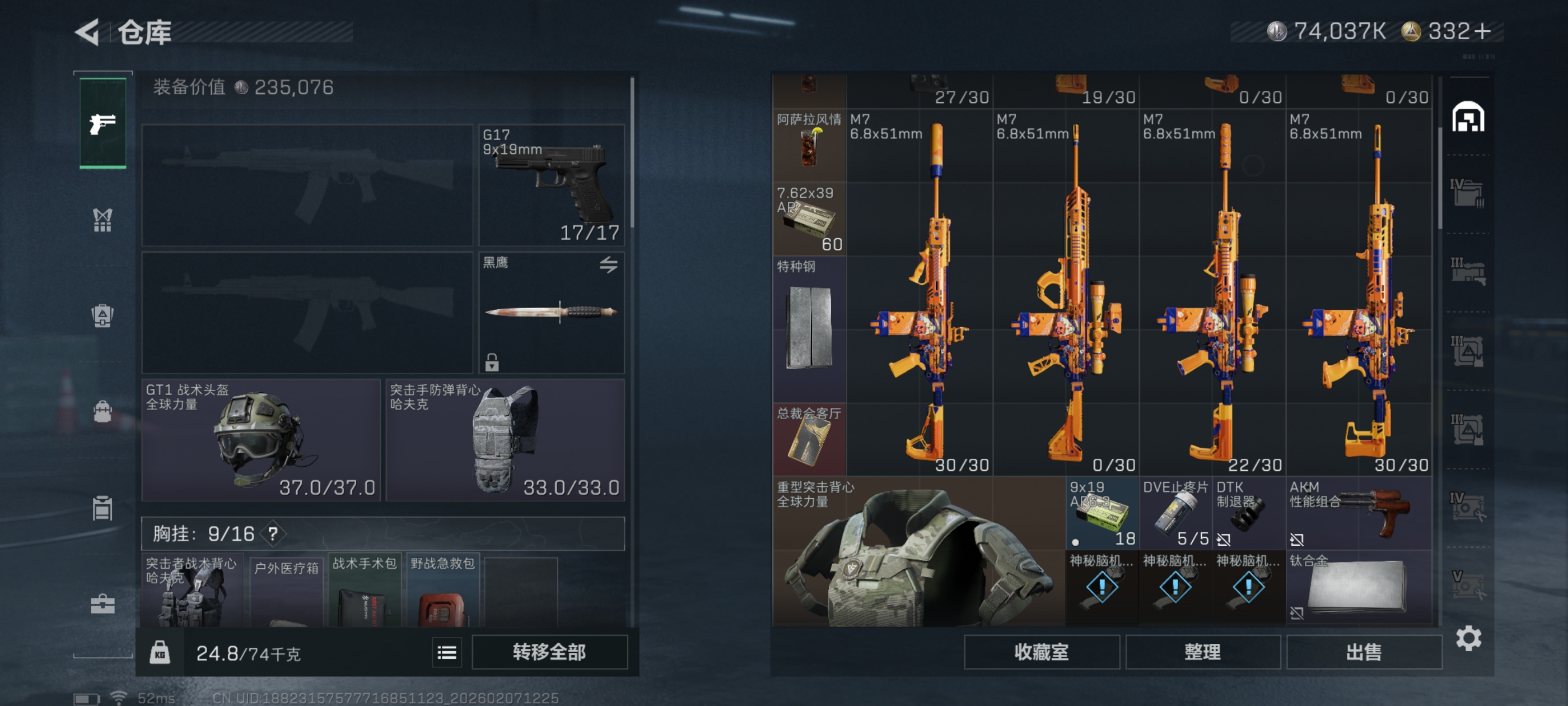This screenshot has height=706, width=1568.
Task: Select the 突击手防弹背心 armor slot
Action: [505, 440]
